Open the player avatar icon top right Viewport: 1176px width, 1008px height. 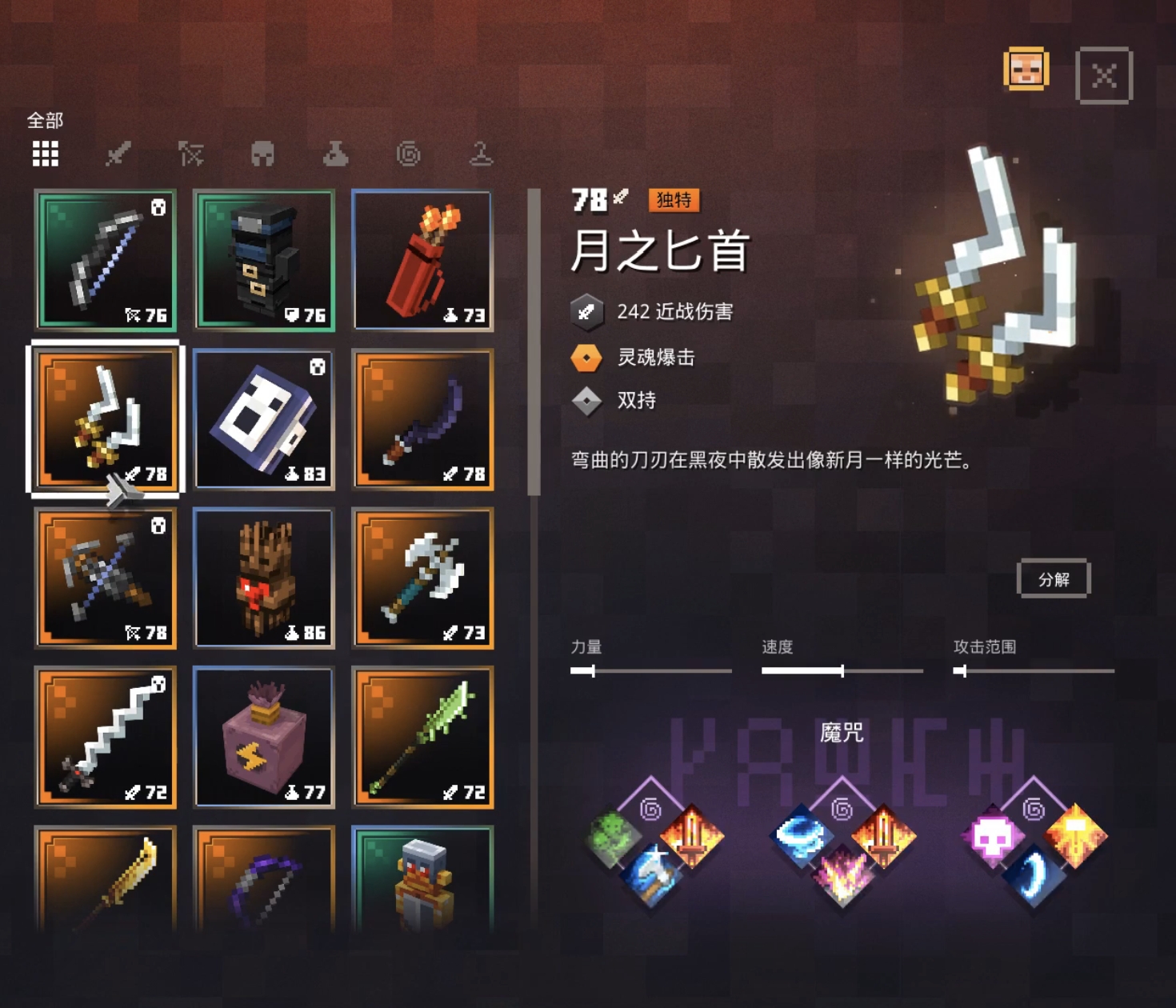1027,70
